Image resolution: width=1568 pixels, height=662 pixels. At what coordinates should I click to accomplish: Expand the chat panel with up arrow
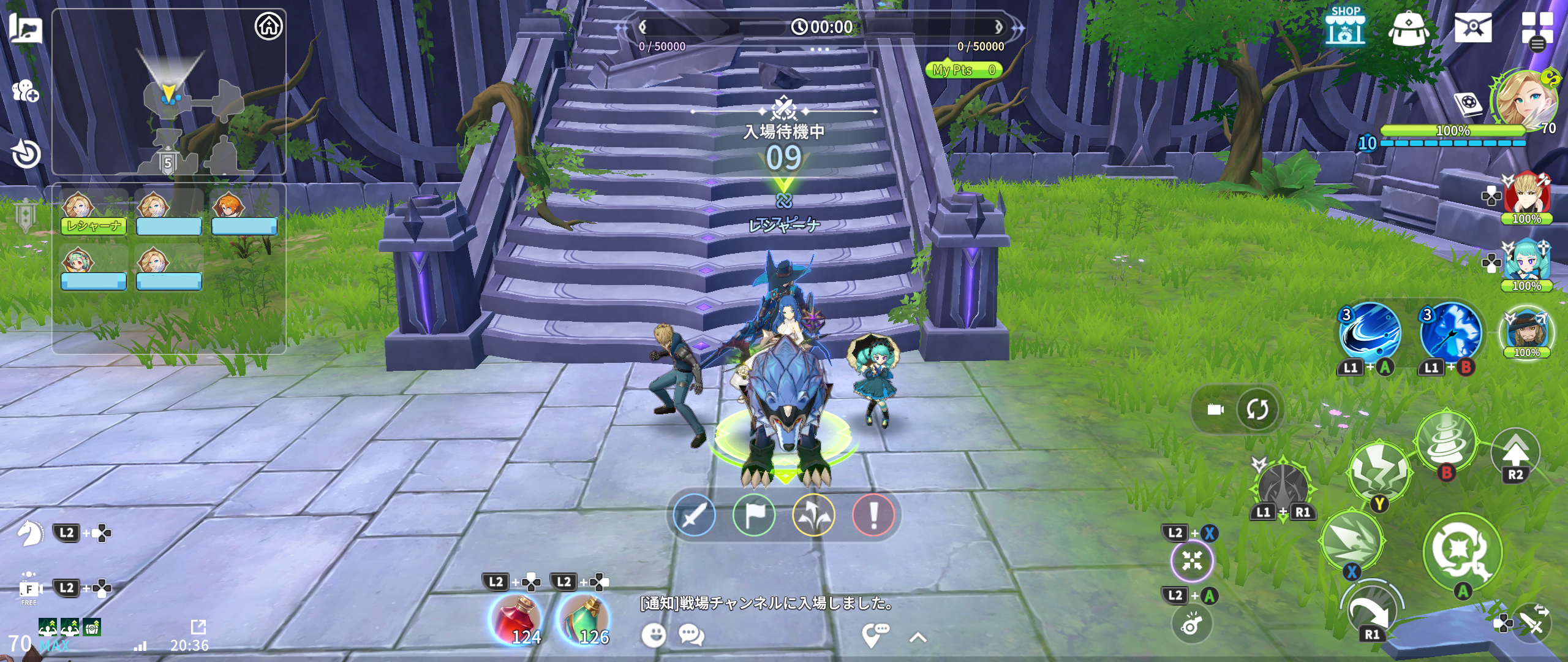tap(918, 637)
